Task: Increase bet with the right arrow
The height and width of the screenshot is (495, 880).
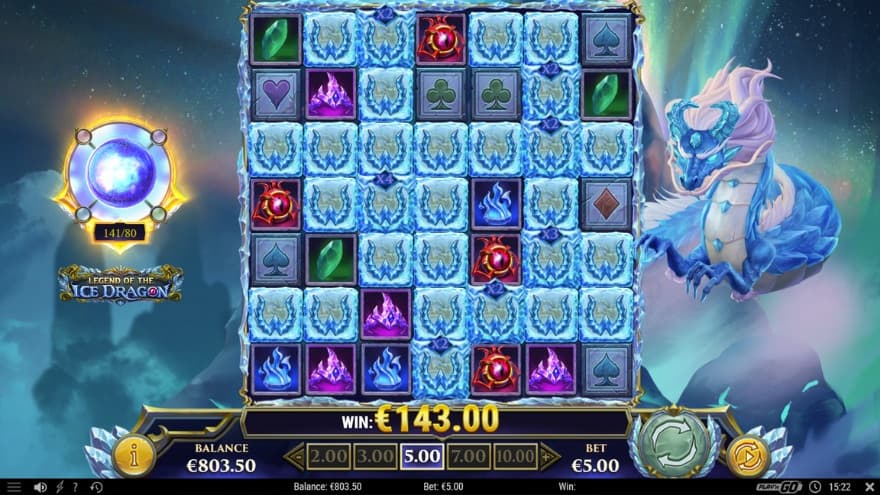Action: coord(549,457)
